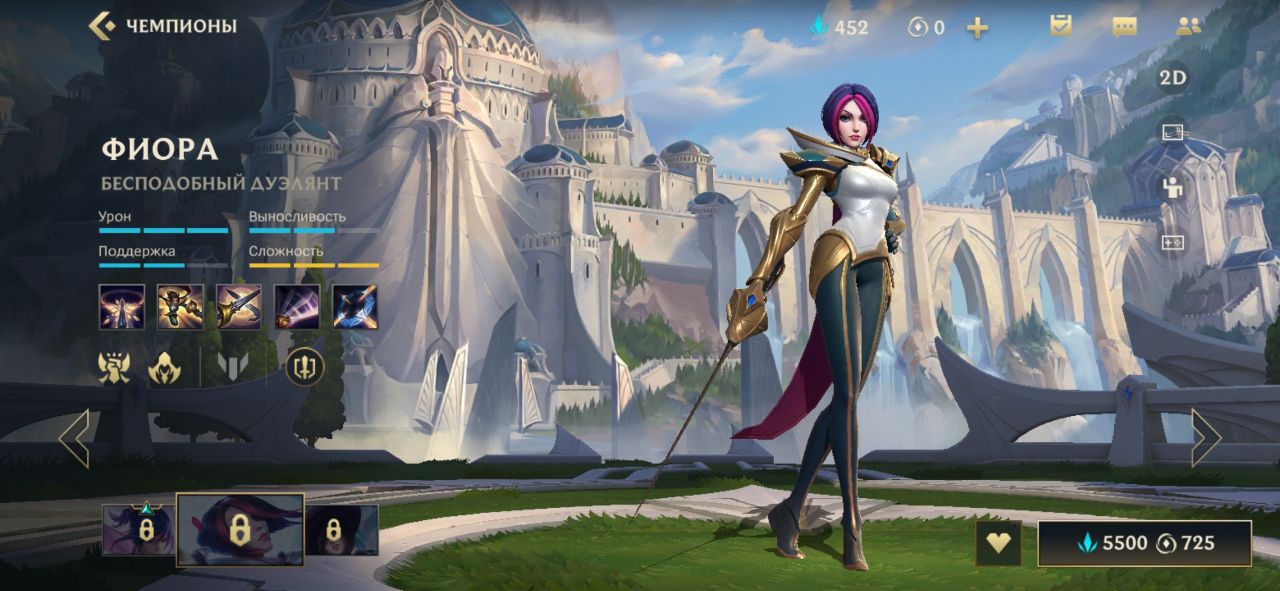Show the previous champion with left arrow
The image size is (1280, 591).
point(75,438)
